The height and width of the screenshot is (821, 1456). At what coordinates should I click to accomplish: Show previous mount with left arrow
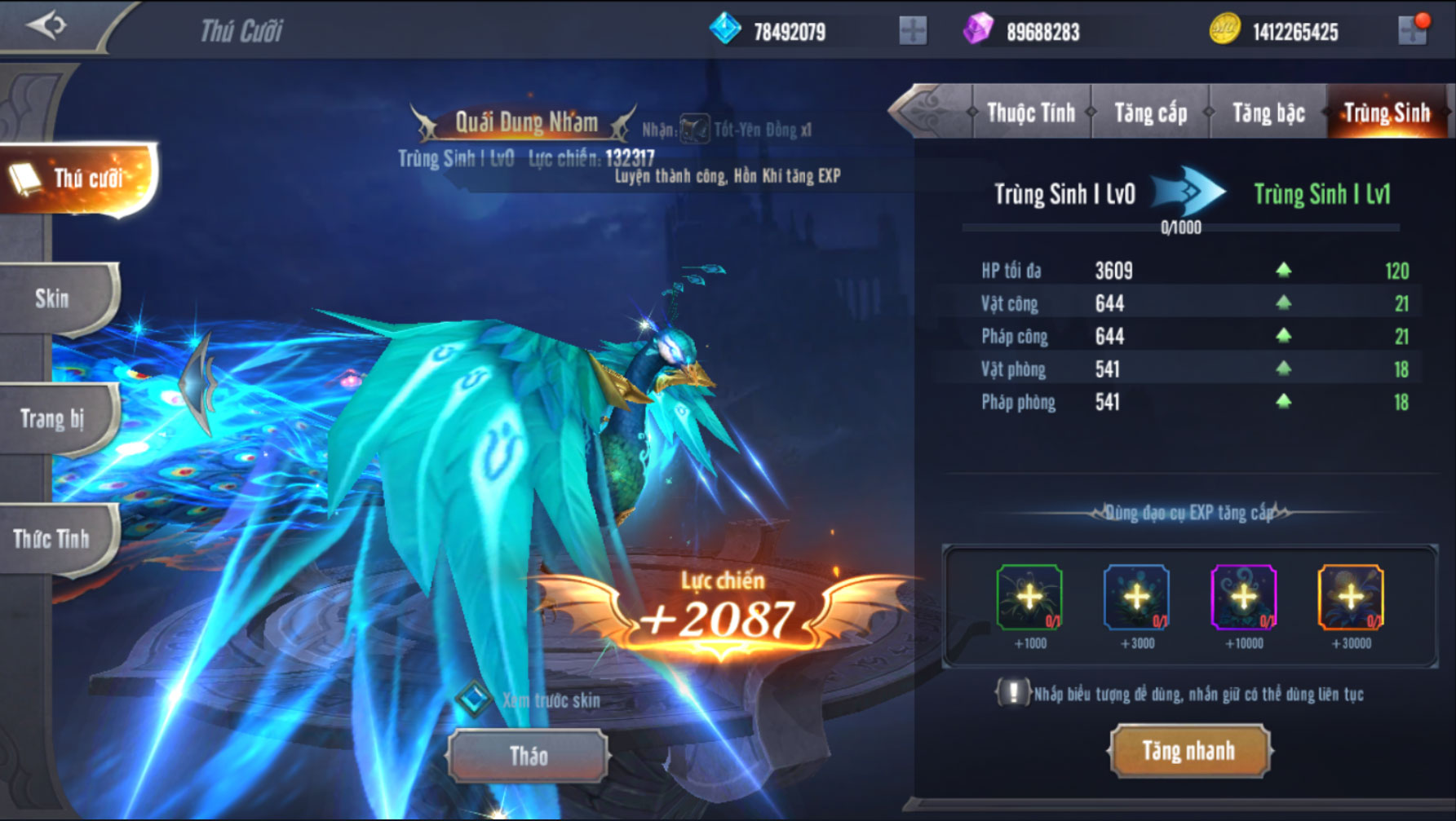pos(200,383)
